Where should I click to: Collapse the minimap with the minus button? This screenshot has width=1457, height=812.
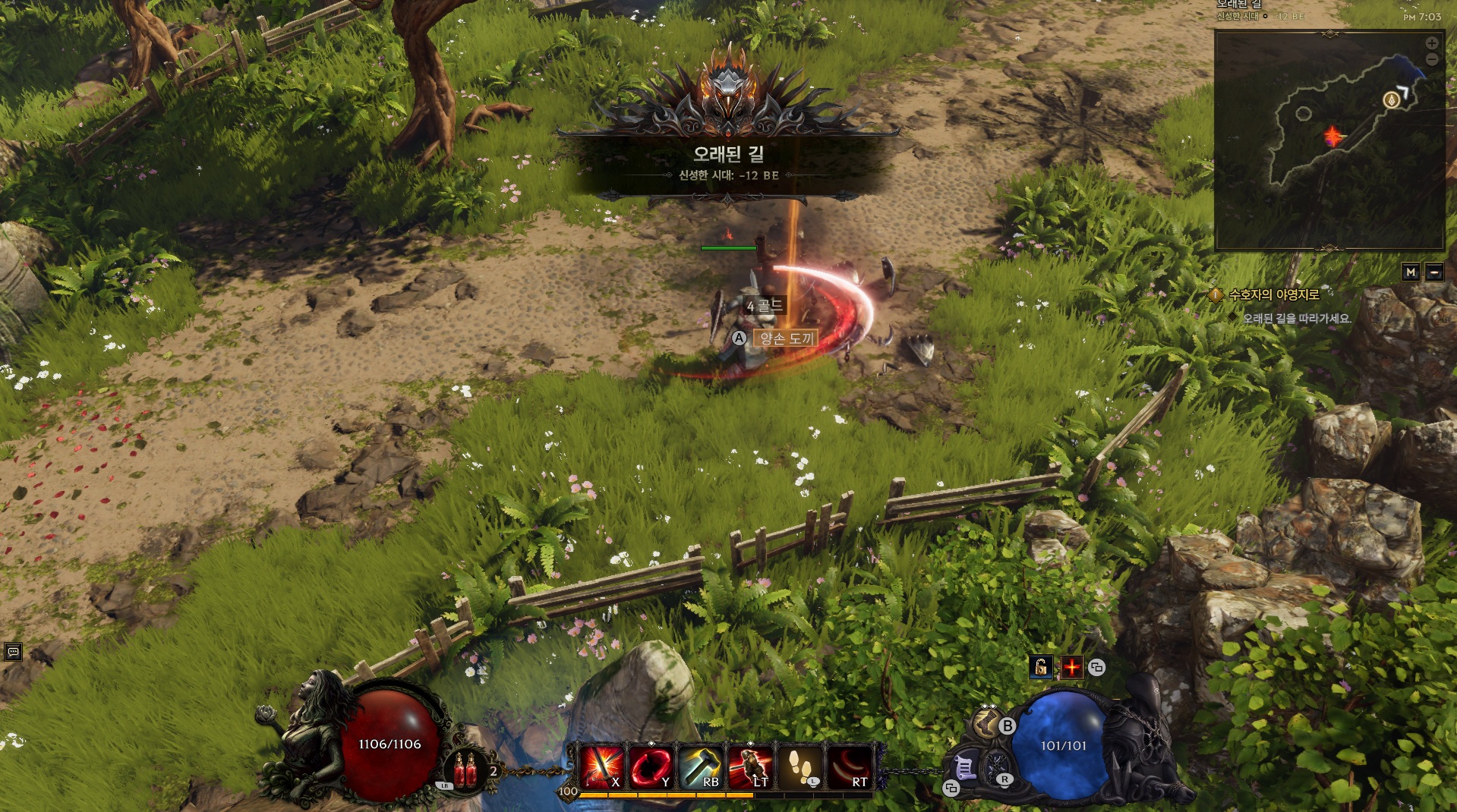[1434, 272]
